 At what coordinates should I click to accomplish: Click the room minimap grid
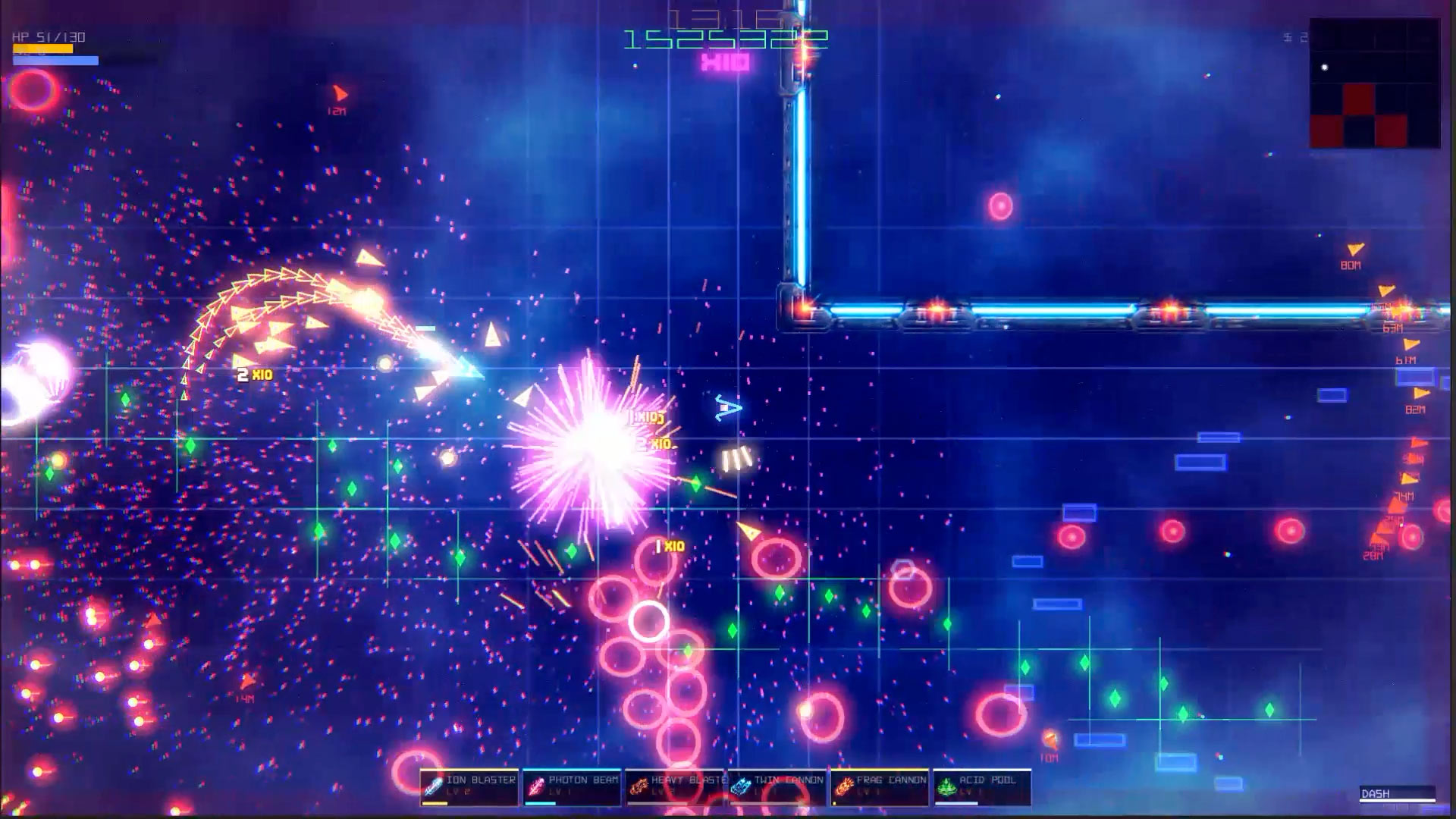(1374, 83)
